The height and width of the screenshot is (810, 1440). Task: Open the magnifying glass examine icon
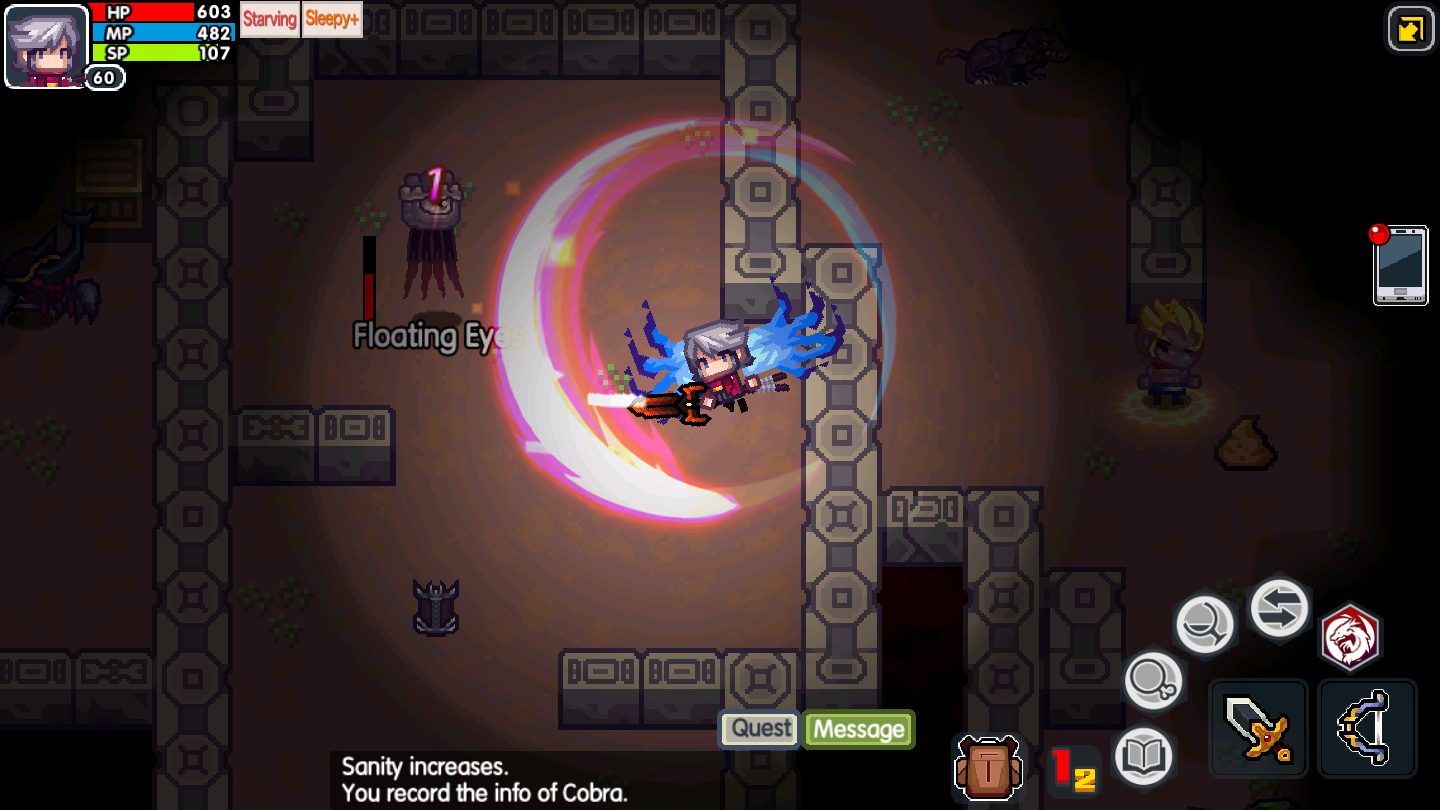pyautogui.click(x=1152, y=681)
